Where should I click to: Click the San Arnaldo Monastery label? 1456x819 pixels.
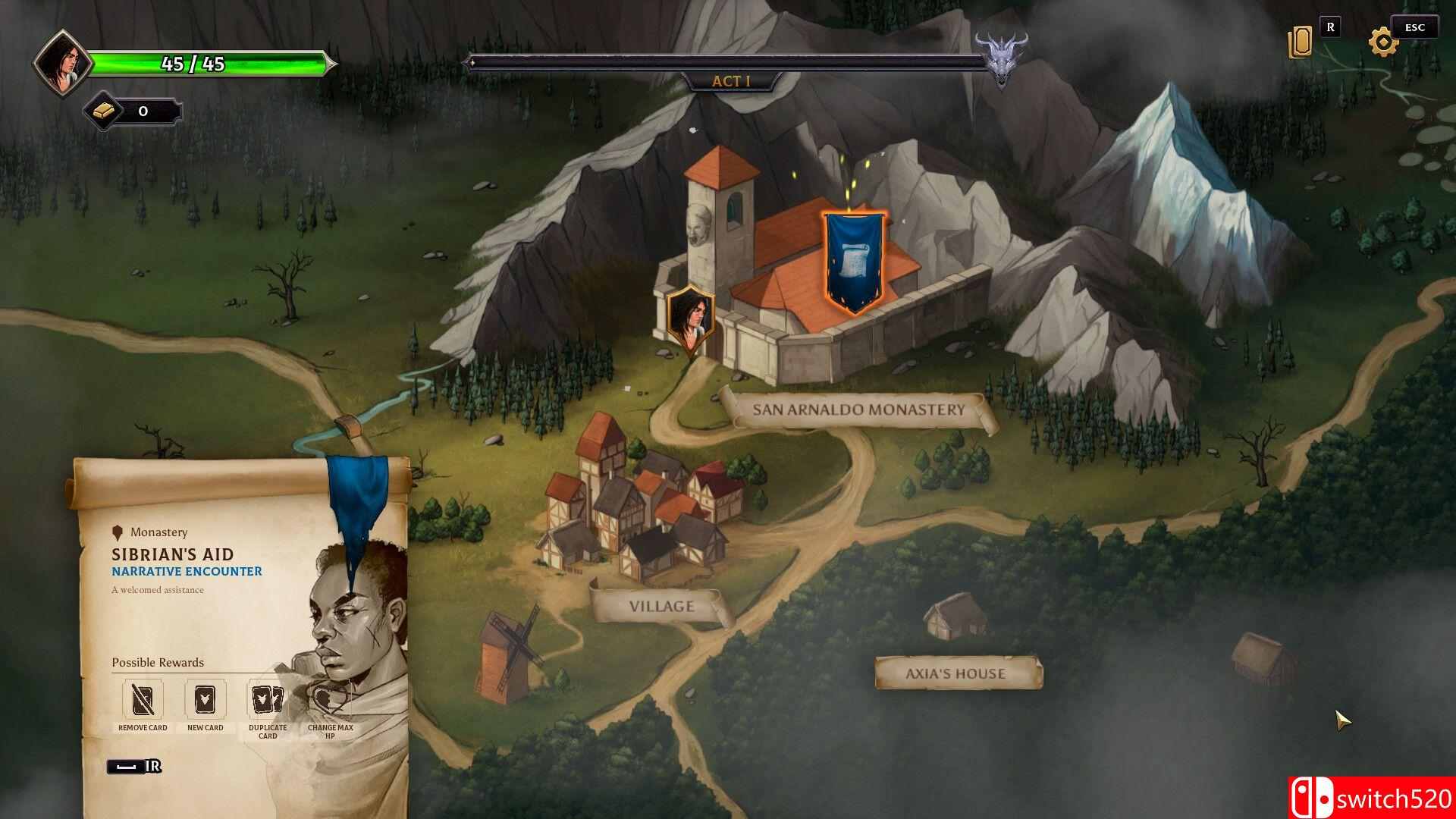coord(858,410)
